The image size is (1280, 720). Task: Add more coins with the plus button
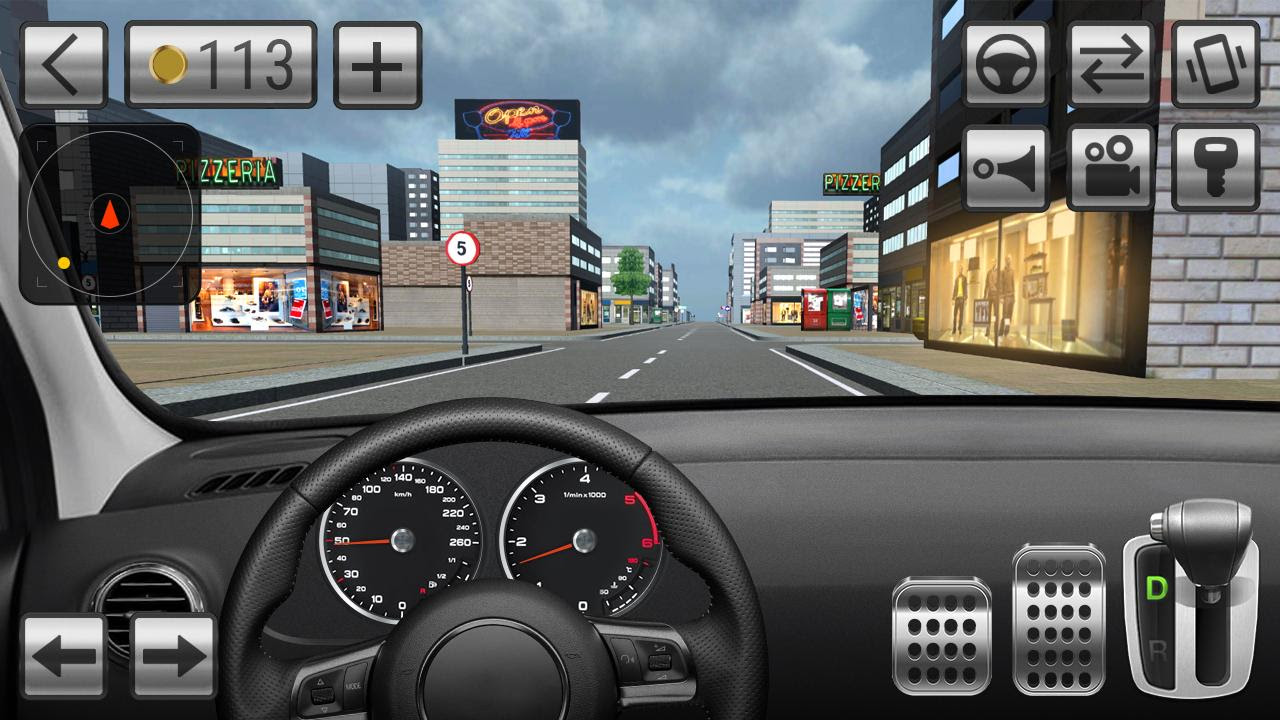point(378,65)
